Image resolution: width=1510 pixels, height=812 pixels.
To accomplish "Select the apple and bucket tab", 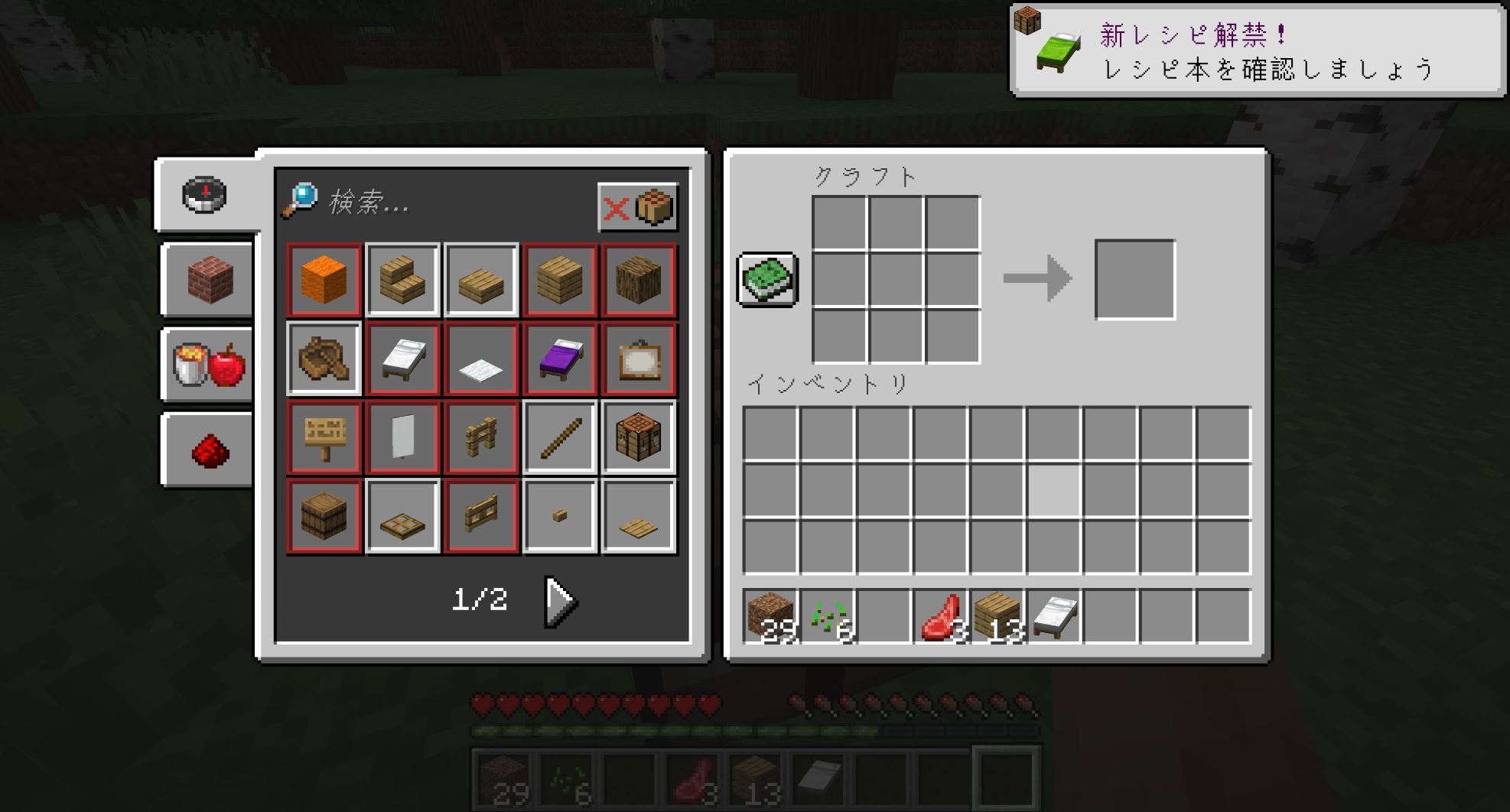I will 209,365.
